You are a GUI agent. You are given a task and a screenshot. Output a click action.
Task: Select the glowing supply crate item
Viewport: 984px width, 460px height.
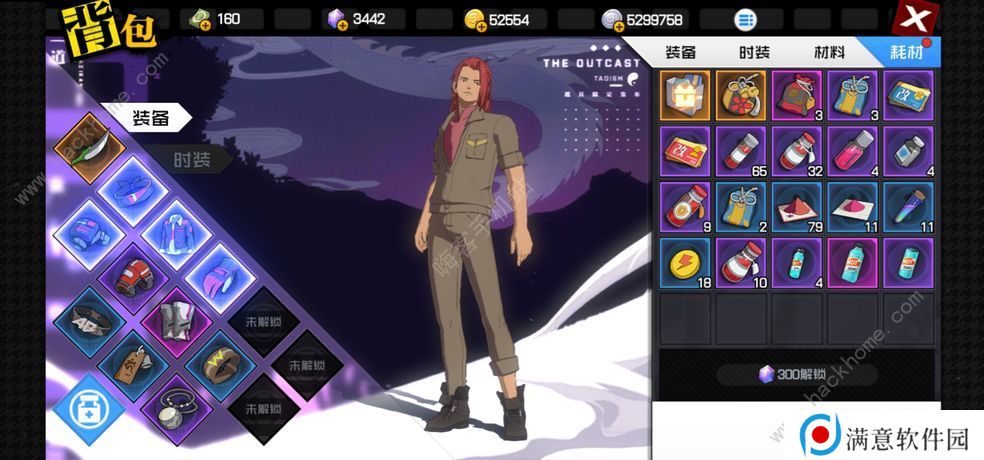click(x=685, y=96)
